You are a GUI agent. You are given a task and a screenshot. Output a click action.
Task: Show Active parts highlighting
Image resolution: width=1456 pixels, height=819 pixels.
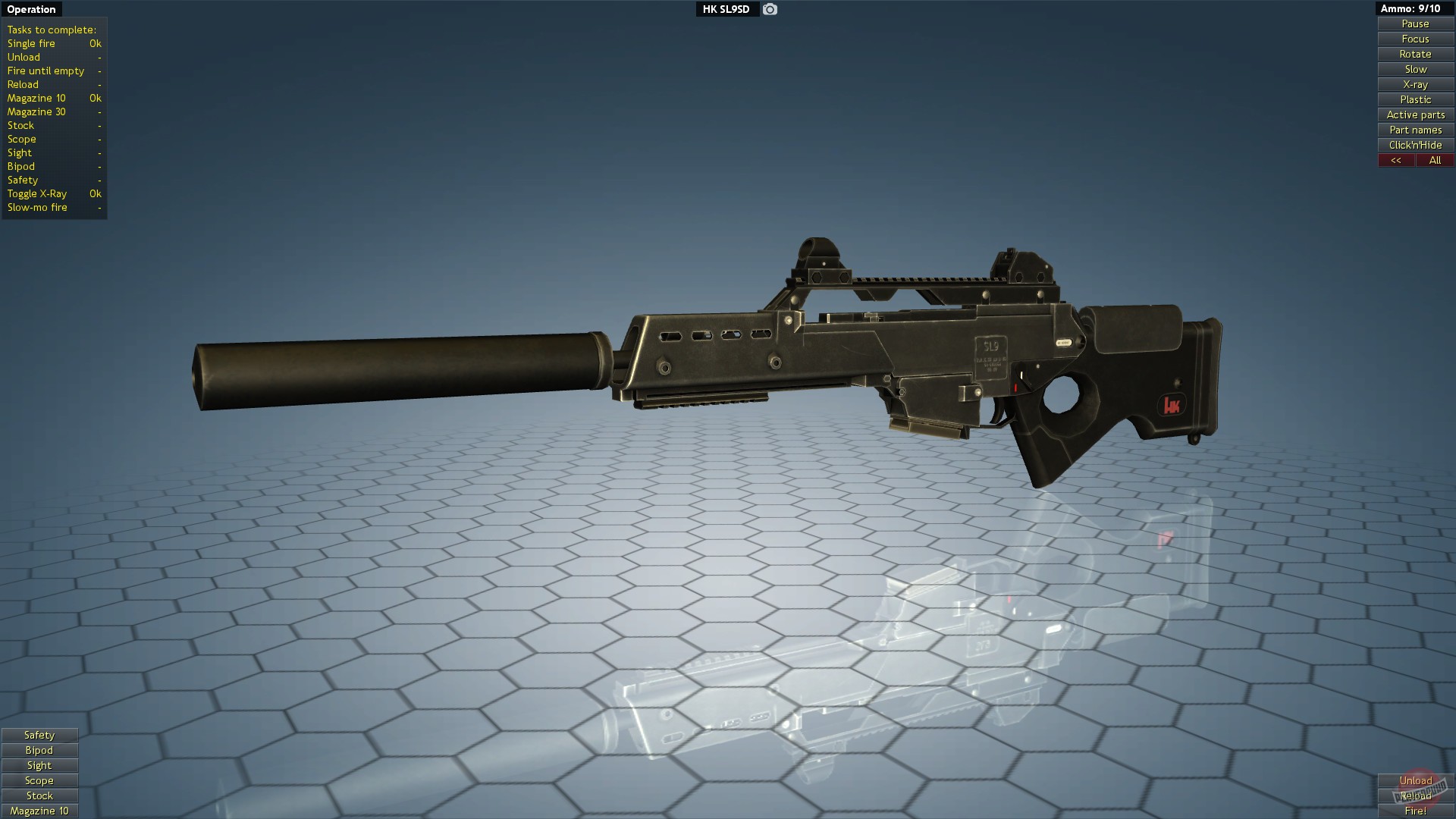click(1414, 115)
